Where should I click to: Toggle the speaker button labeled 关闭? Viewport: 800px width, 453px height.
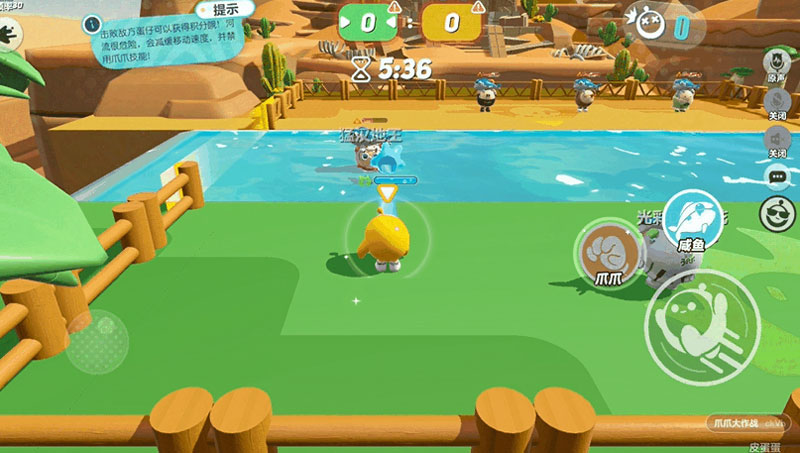[776, 139]
